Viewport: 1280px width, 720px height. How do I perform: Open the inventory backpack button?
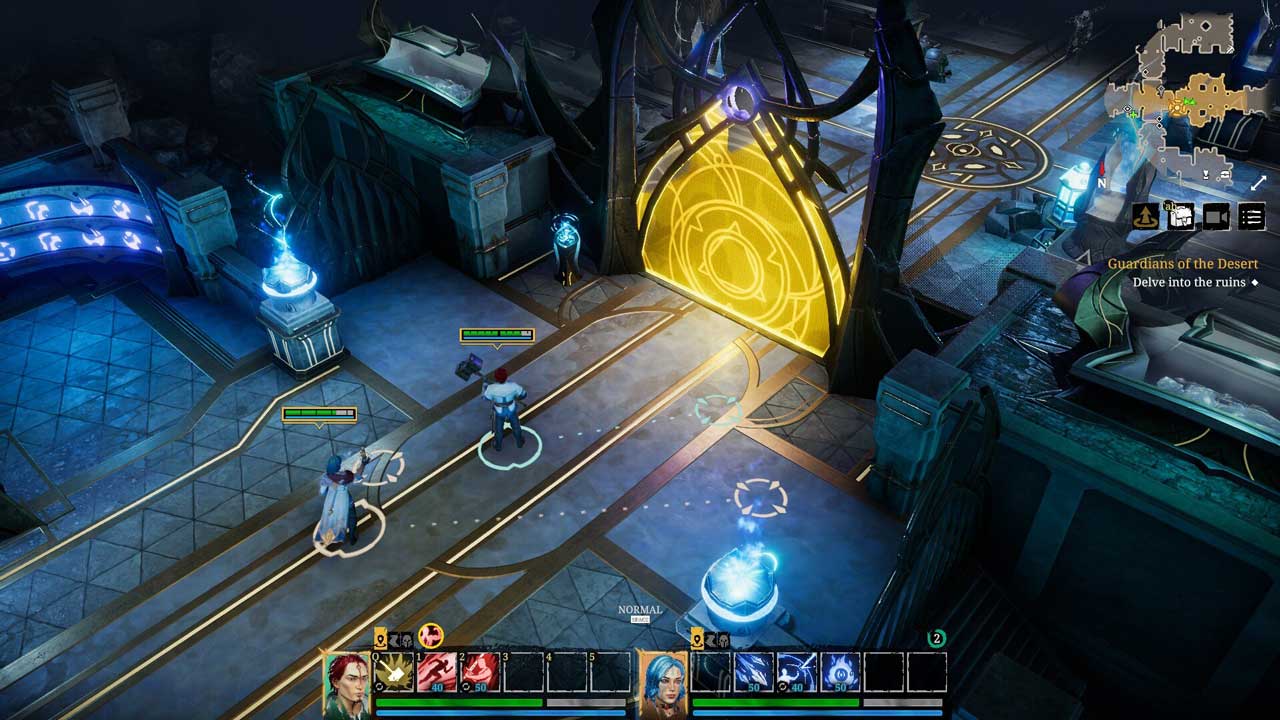click(x=1181, y=216)
